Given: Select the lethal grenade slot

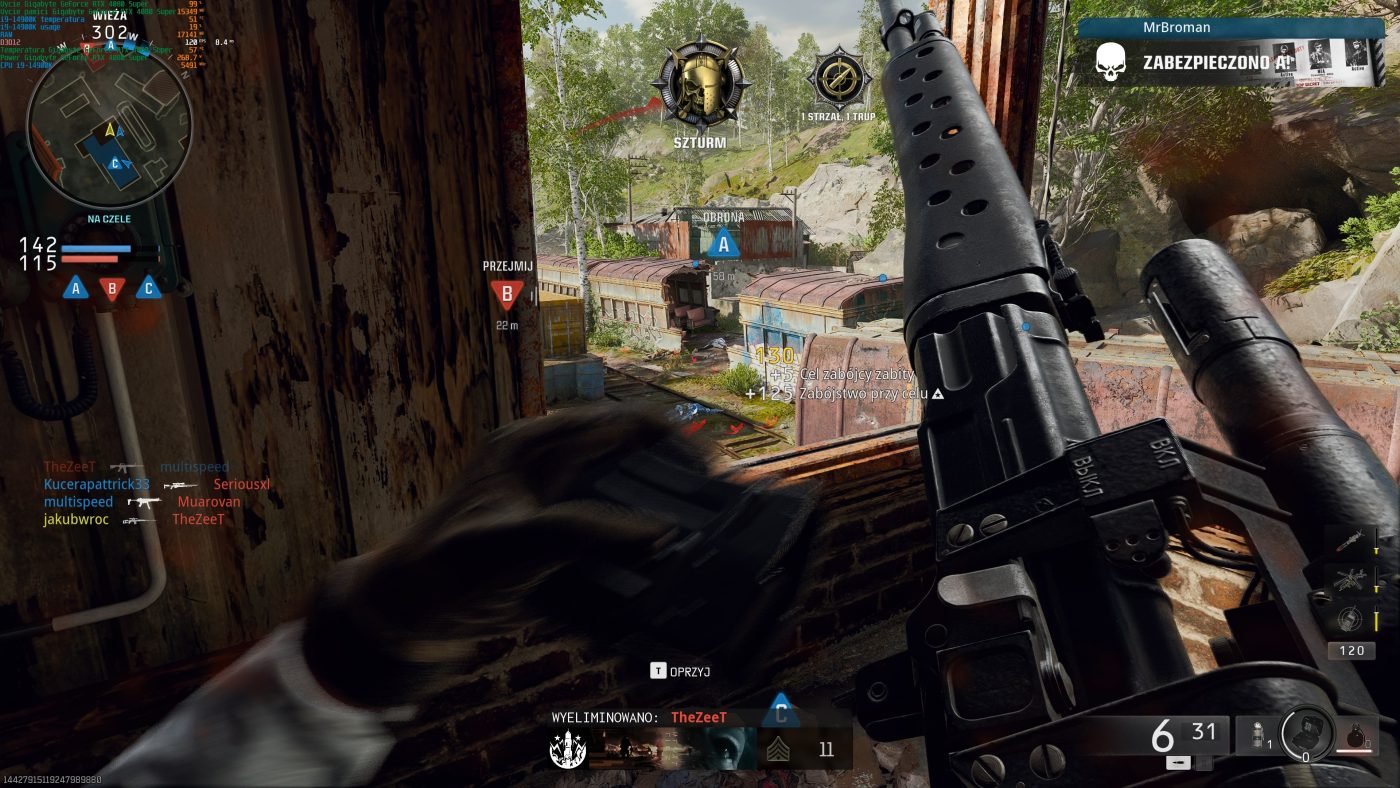Looking at the screenshot, I should pyautogui.click(x=1358, y=735).
